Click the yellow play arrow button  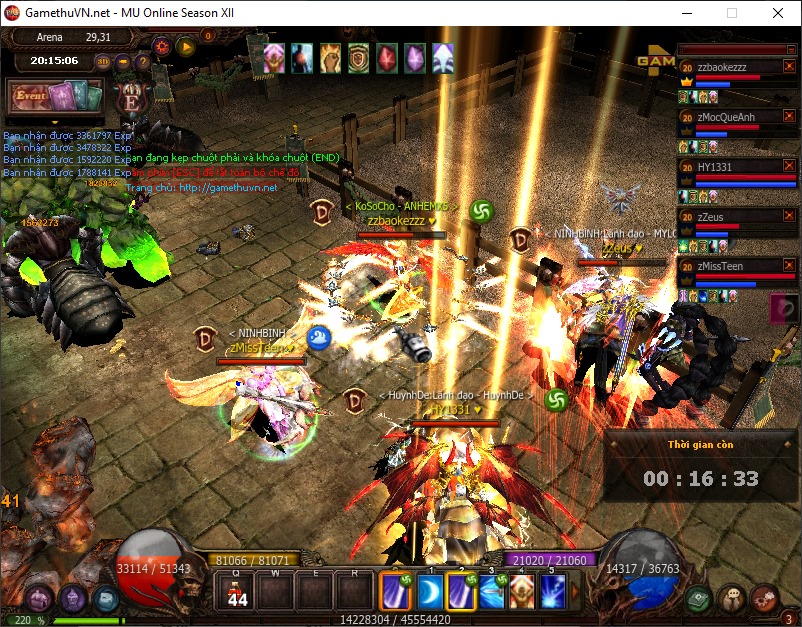tap(185, 45)
